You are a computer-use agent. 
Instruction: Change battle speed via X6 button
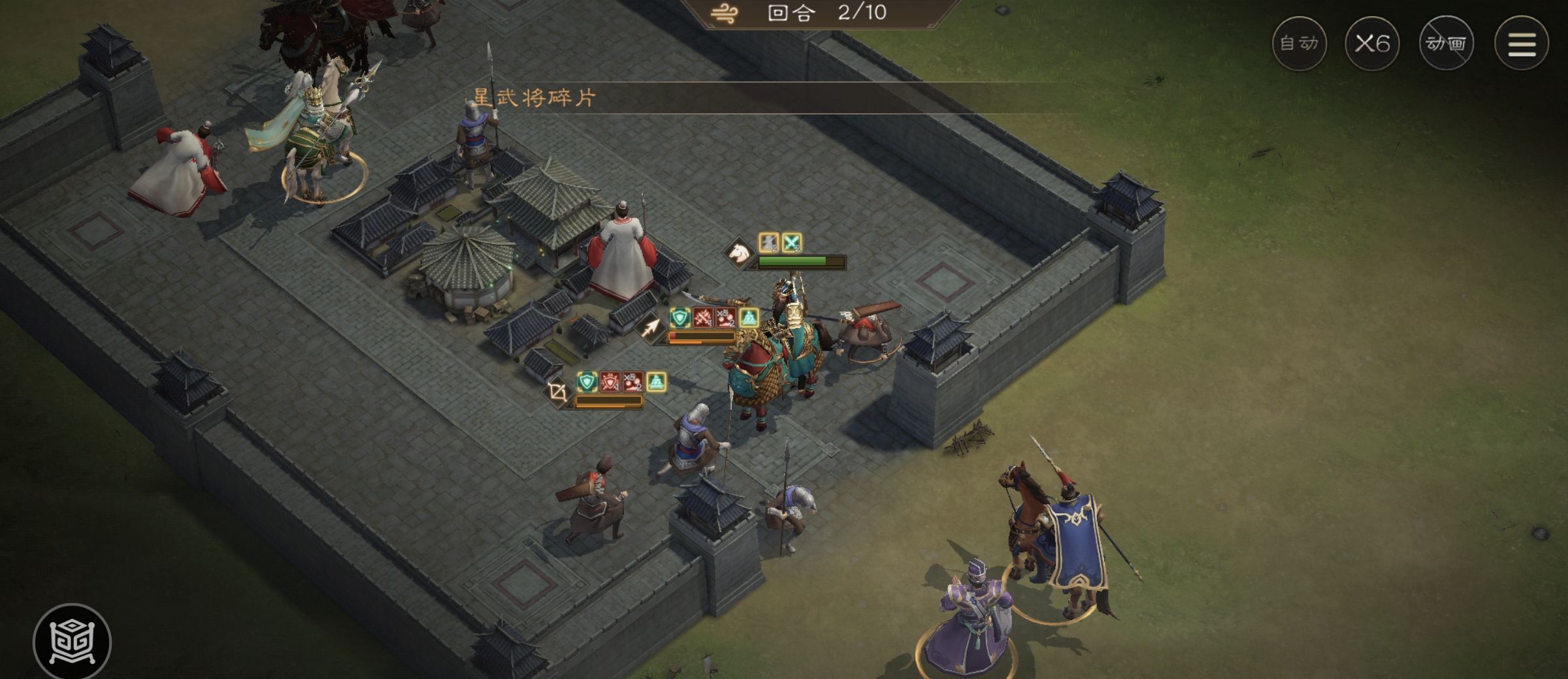[x=1372, y=44]
